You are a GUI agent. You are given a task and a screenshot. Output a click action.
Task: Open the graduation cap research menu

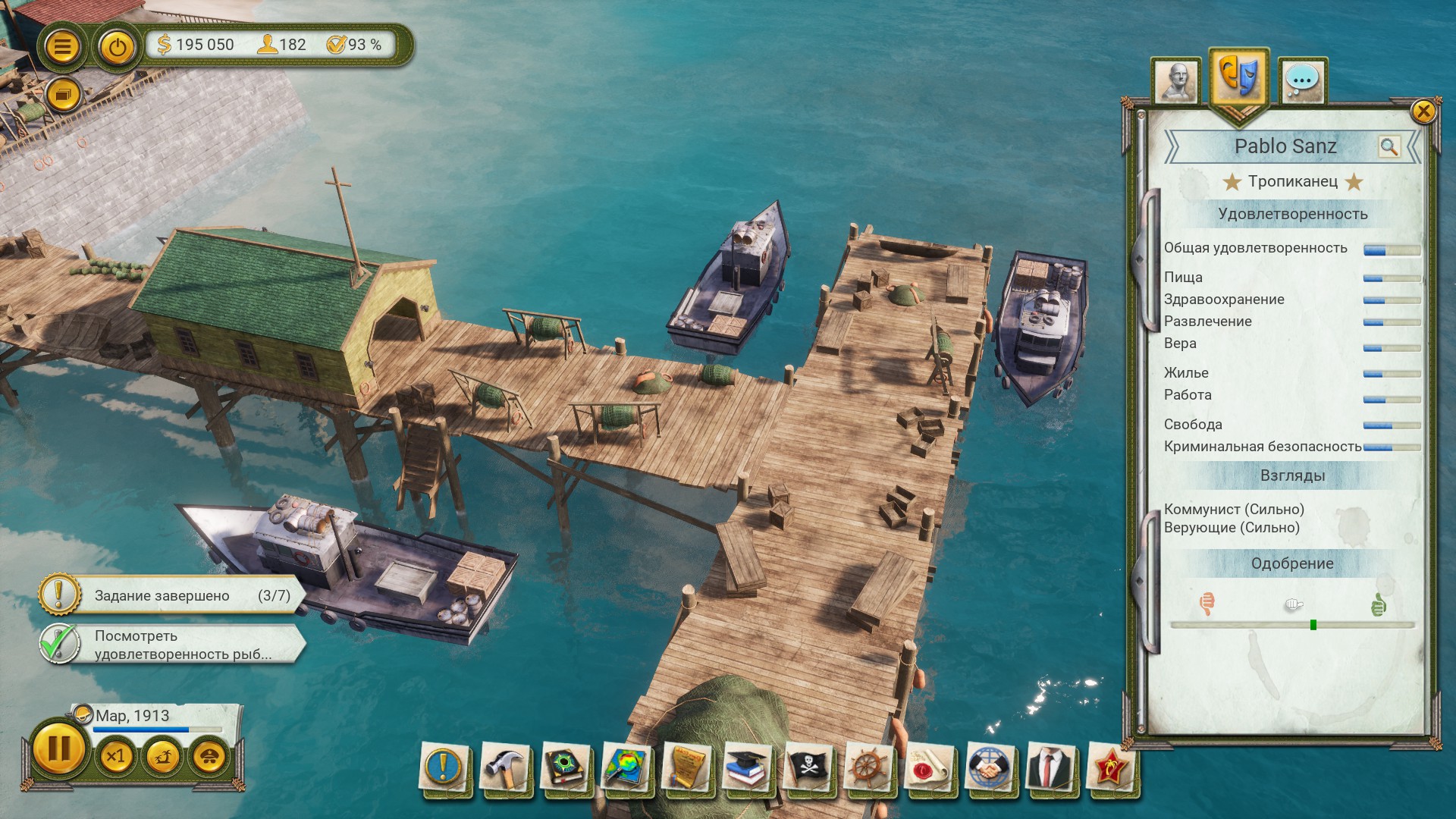click(x=747, y=767)
